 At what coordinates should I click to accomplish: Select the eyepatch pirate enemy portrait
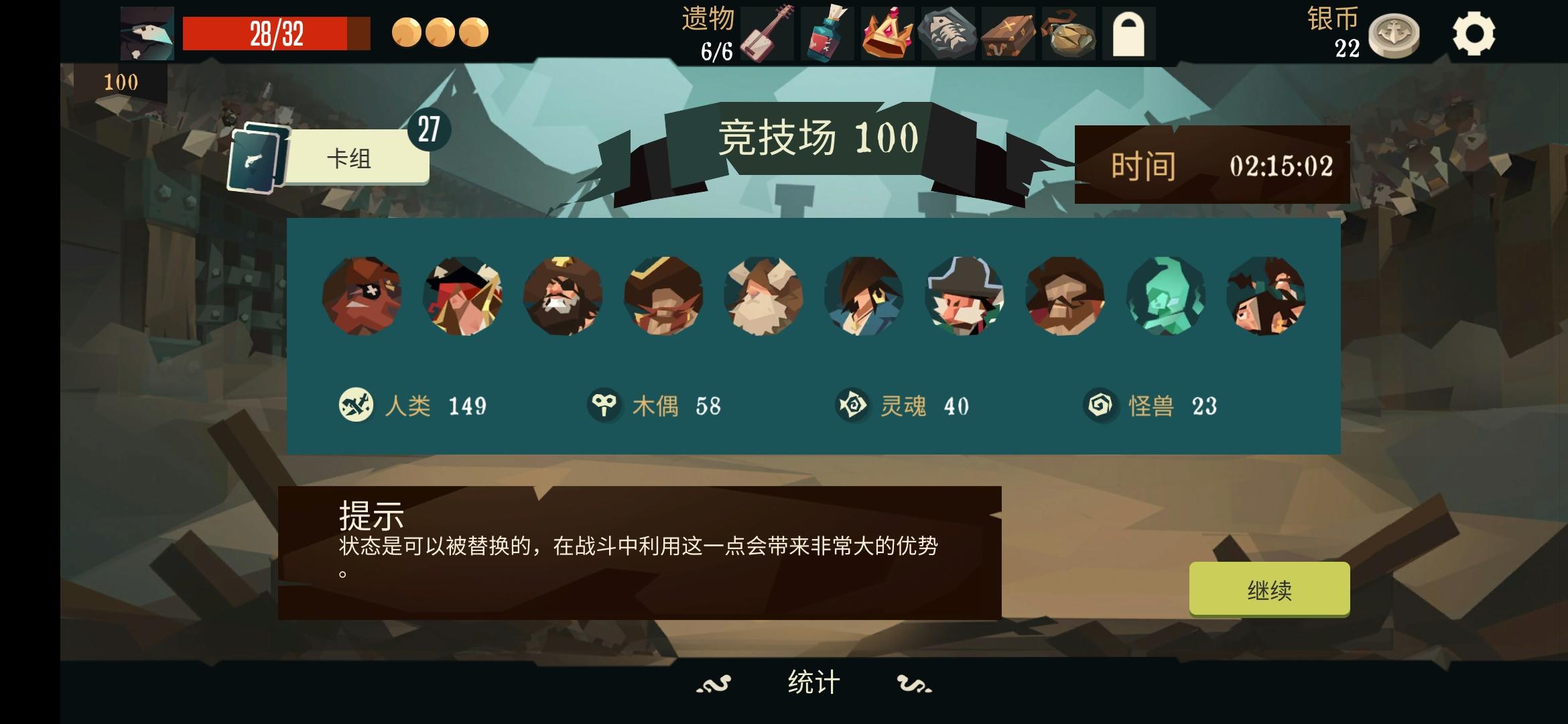click(362, 295)
